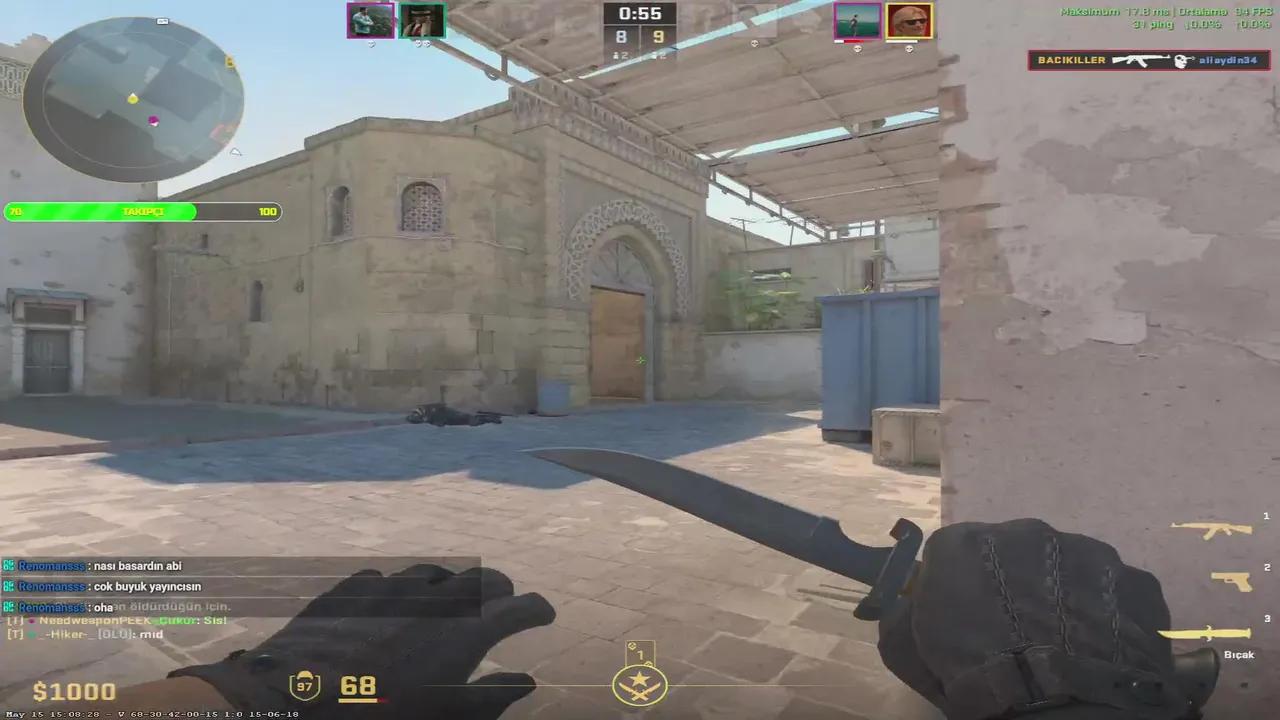Screen dimensions: 1280x720
Task: Click the AK-47 icon in the kill feed
Action: coord(1140,60)
